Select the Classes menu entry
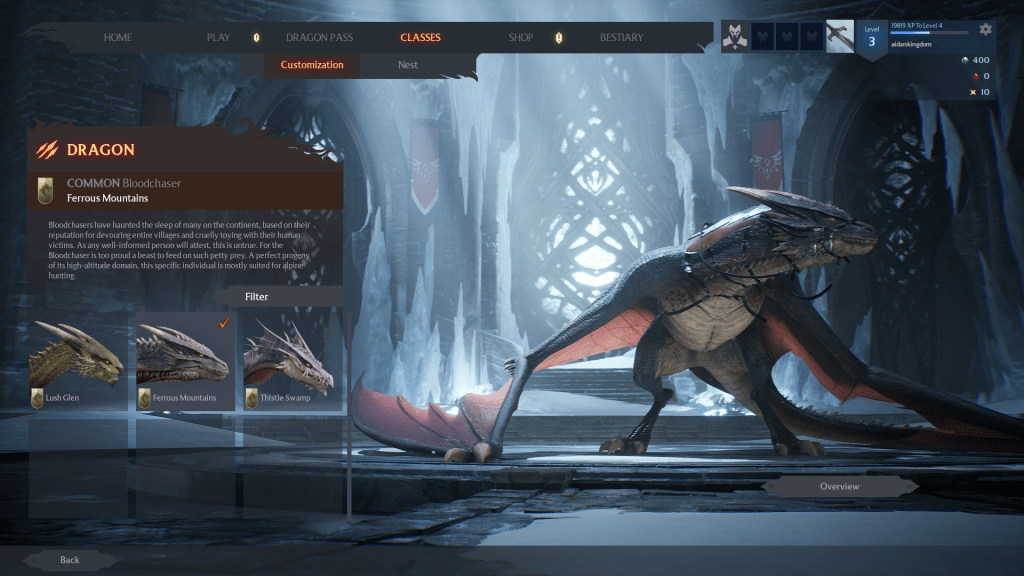Viewport: 1024px width, 576px height. (x=420, y=38)
